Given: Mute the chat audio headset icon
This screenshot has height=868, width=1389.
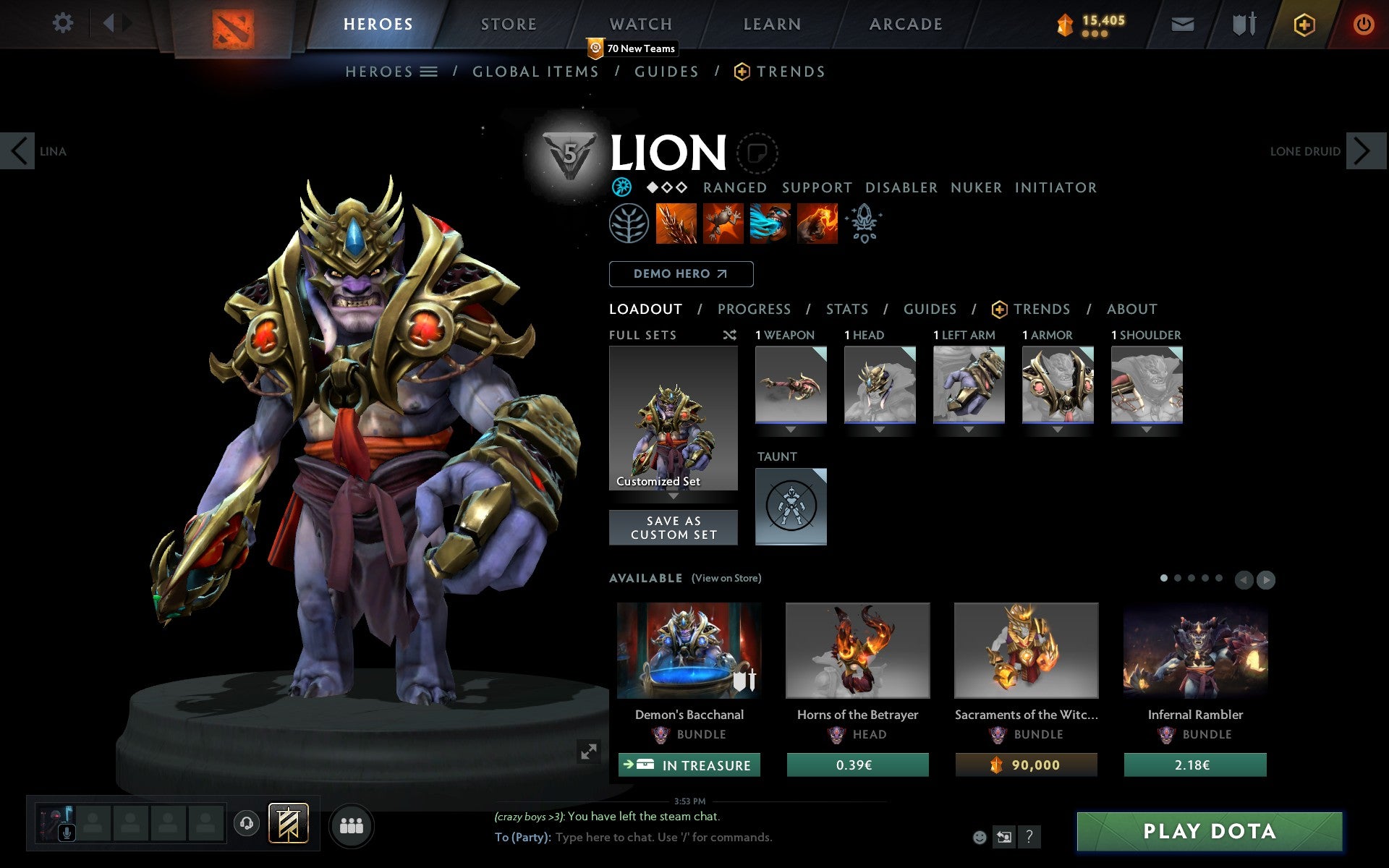Looking at the screenshot, I should coord(246,822).
